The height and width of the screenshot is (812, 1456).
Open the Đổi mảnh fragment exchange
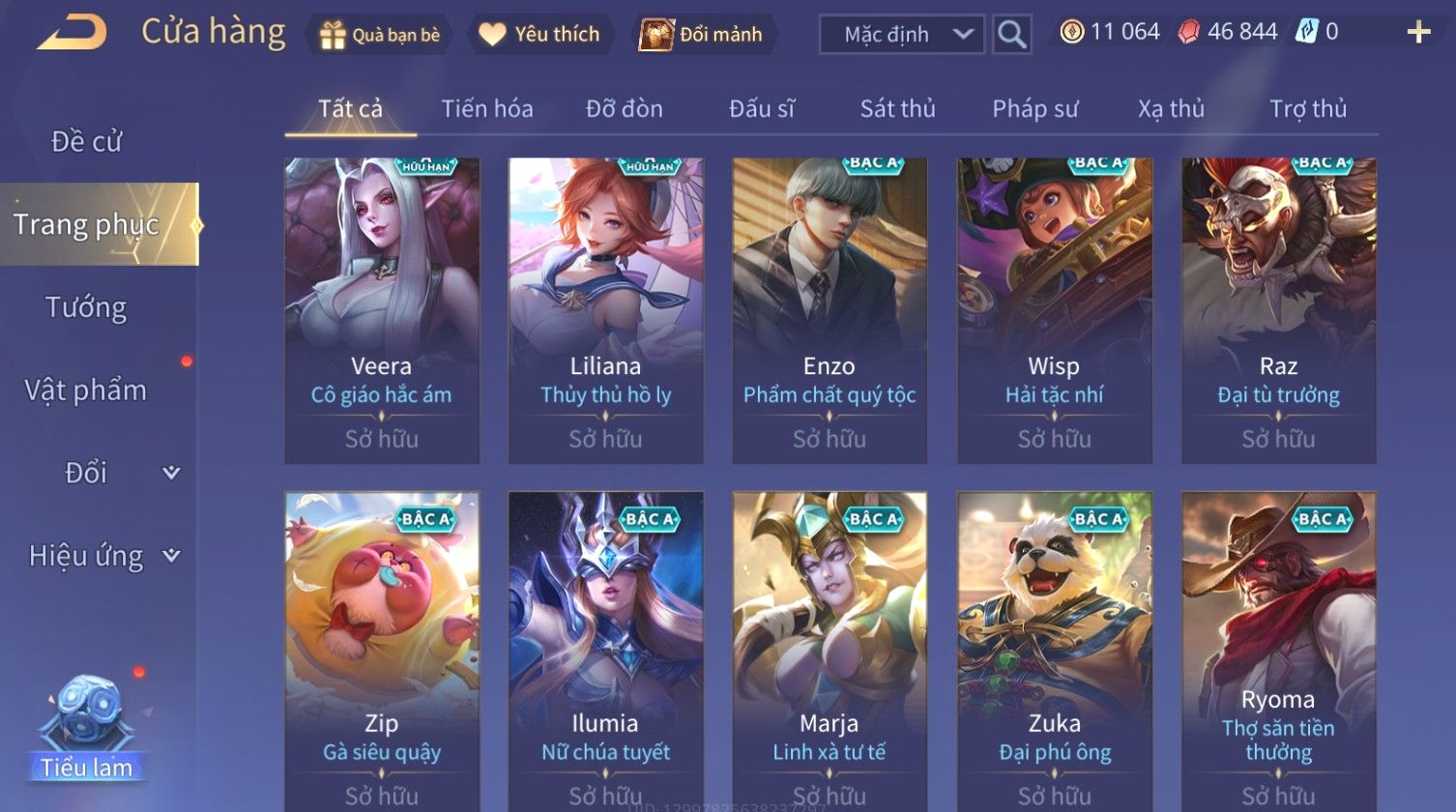pos(705,35)
